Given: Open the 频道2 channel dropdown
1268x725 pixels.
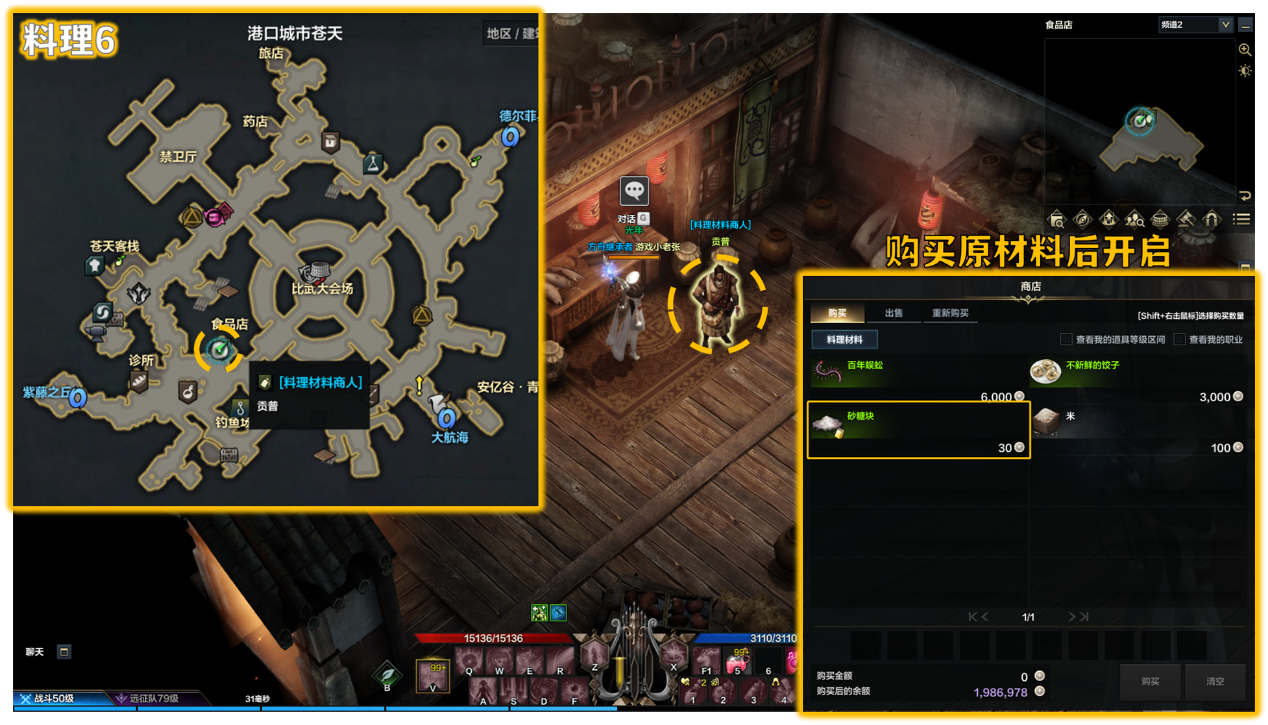Looking at the screenshot, I should click(x=1195, y=25).
